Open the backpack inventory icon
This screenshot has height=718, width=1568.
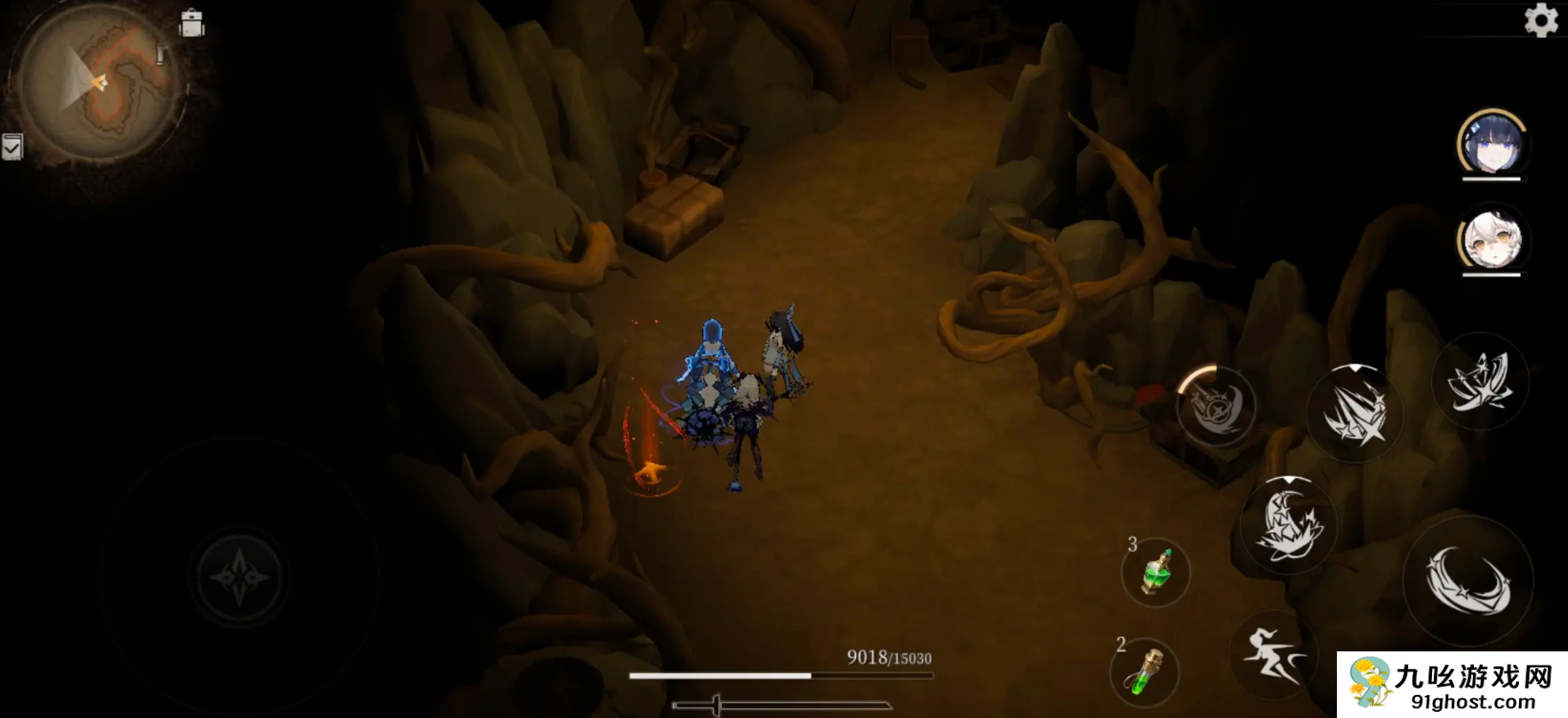[191, 23]
